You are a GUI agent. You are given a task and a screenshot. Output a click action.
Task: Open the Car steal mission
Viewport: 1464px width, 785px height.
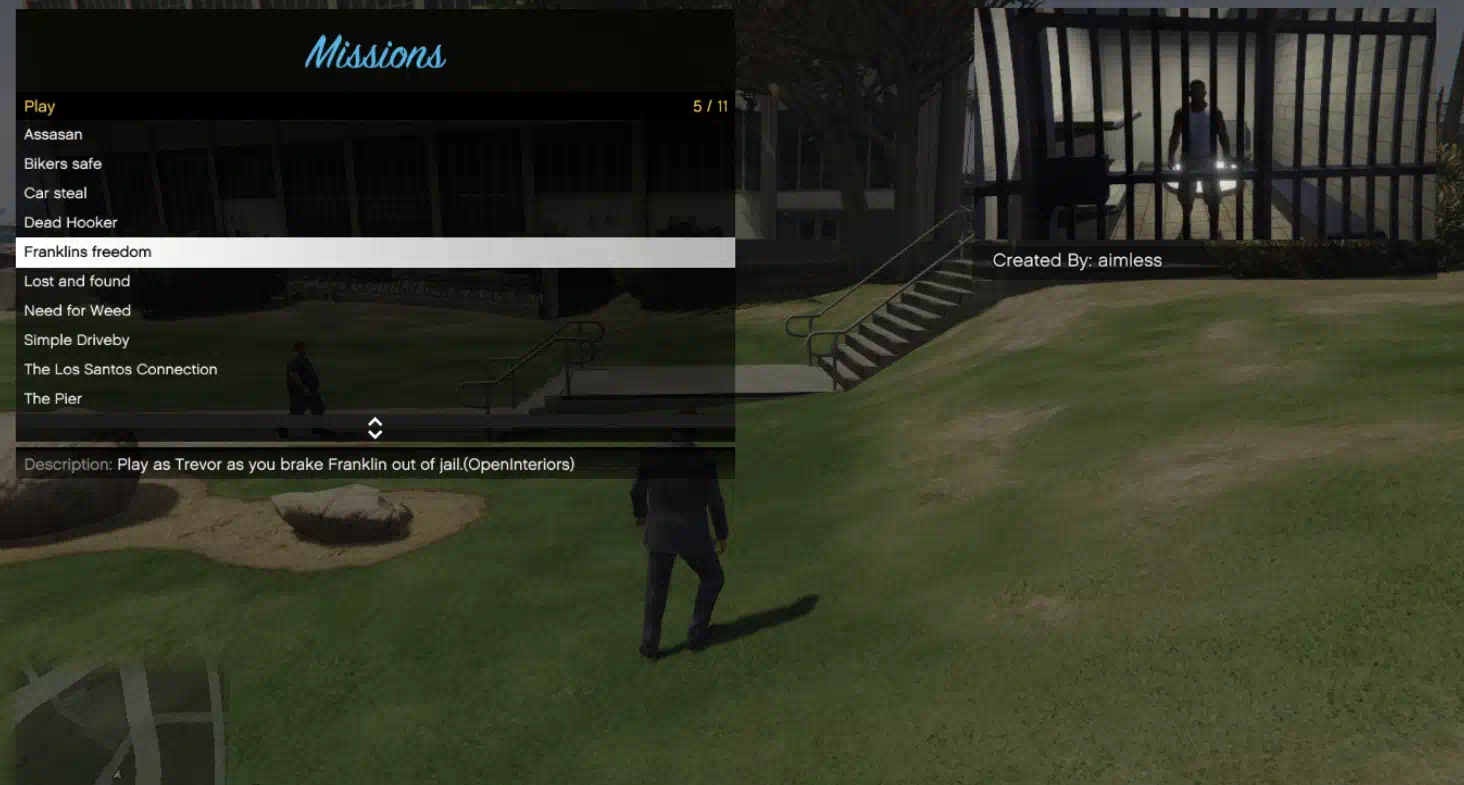(x=56, y=193)
